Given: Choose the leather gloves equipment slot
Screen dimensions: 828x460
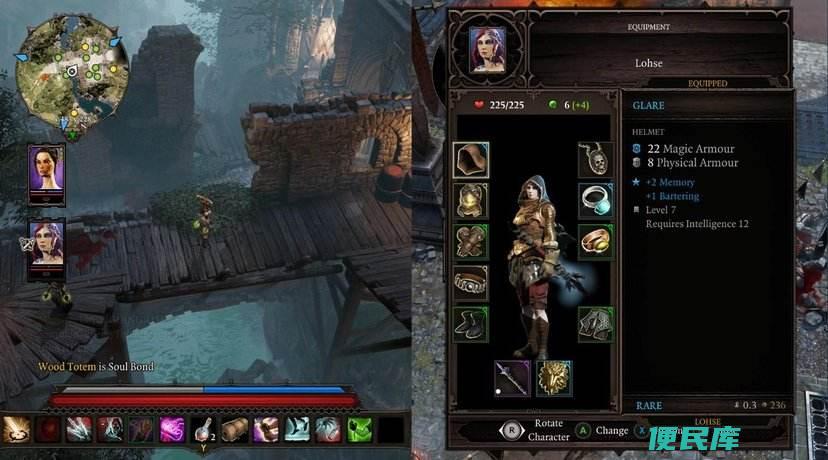Looking at the screenshot, I should point(471,241).
